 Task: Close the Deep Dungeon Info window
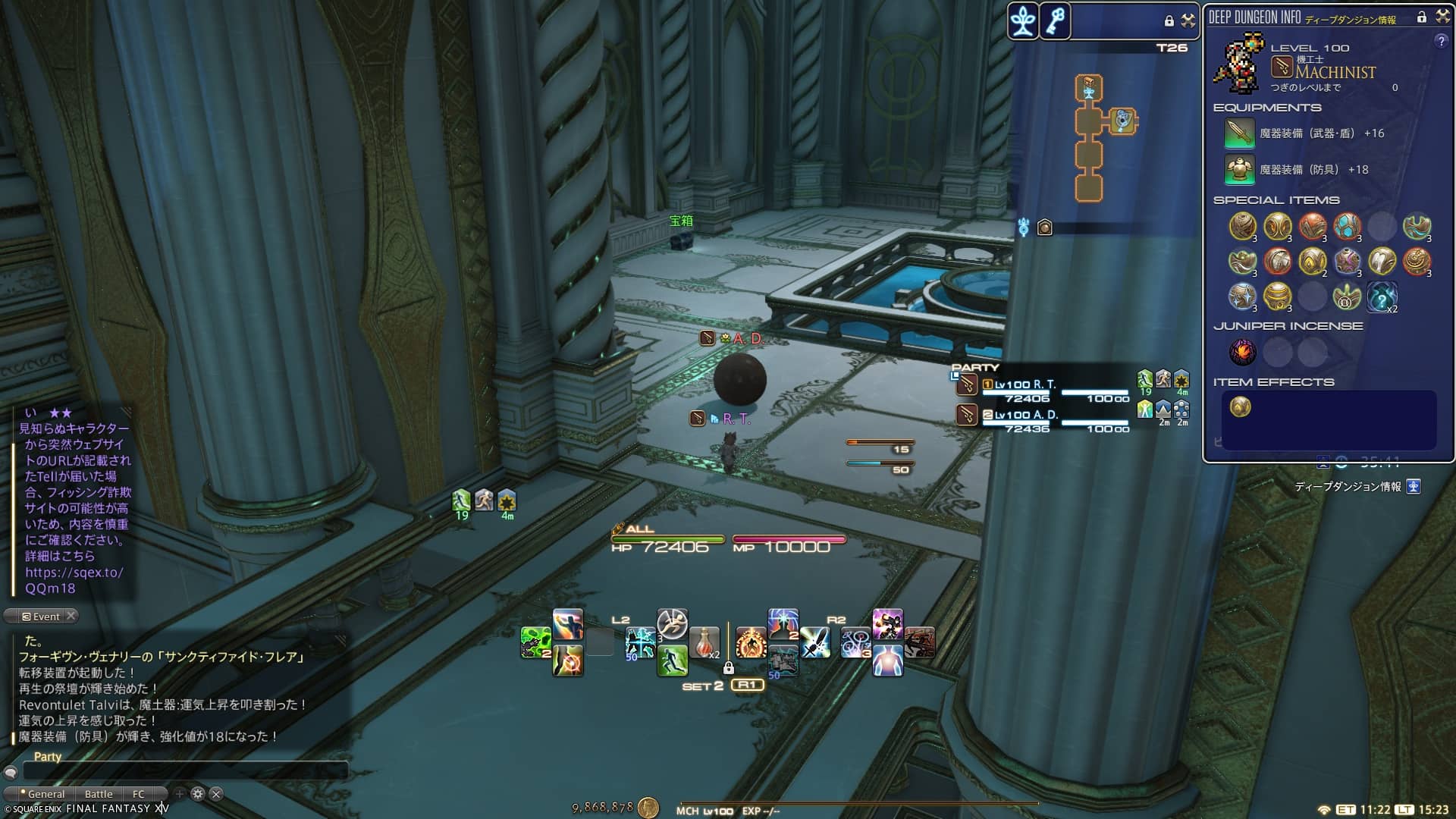point(1442,17)
